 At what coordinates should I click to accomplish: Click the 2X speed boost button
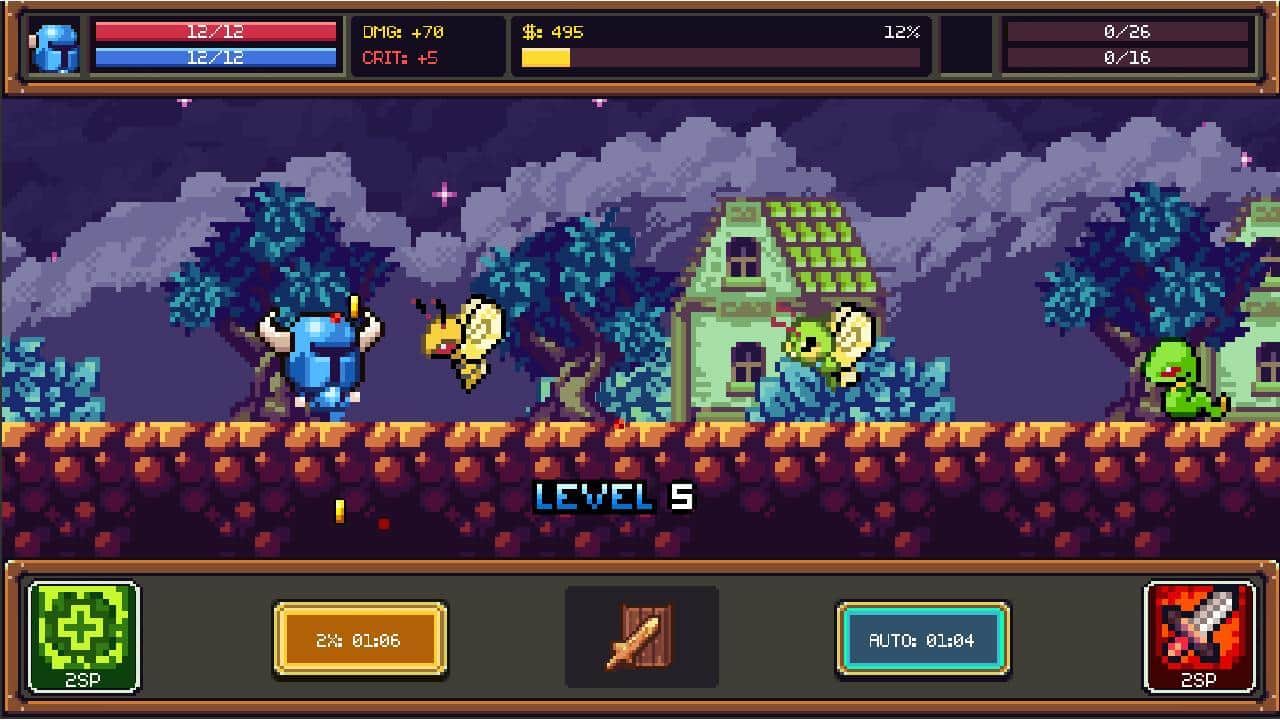[x=359, y=639]
